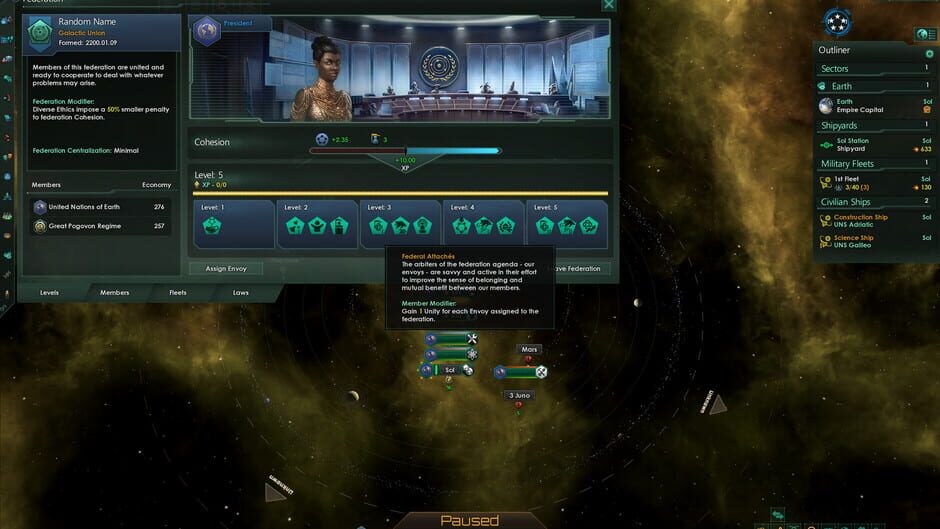Show the Fleets tab
This screenshot has width=940, height=529.
(178, 293)
